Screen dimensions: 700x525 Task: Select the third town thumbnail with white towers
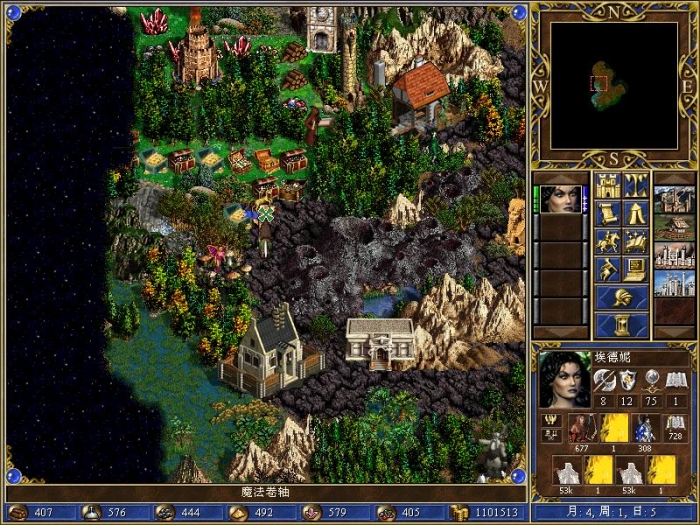click(673, 255)
